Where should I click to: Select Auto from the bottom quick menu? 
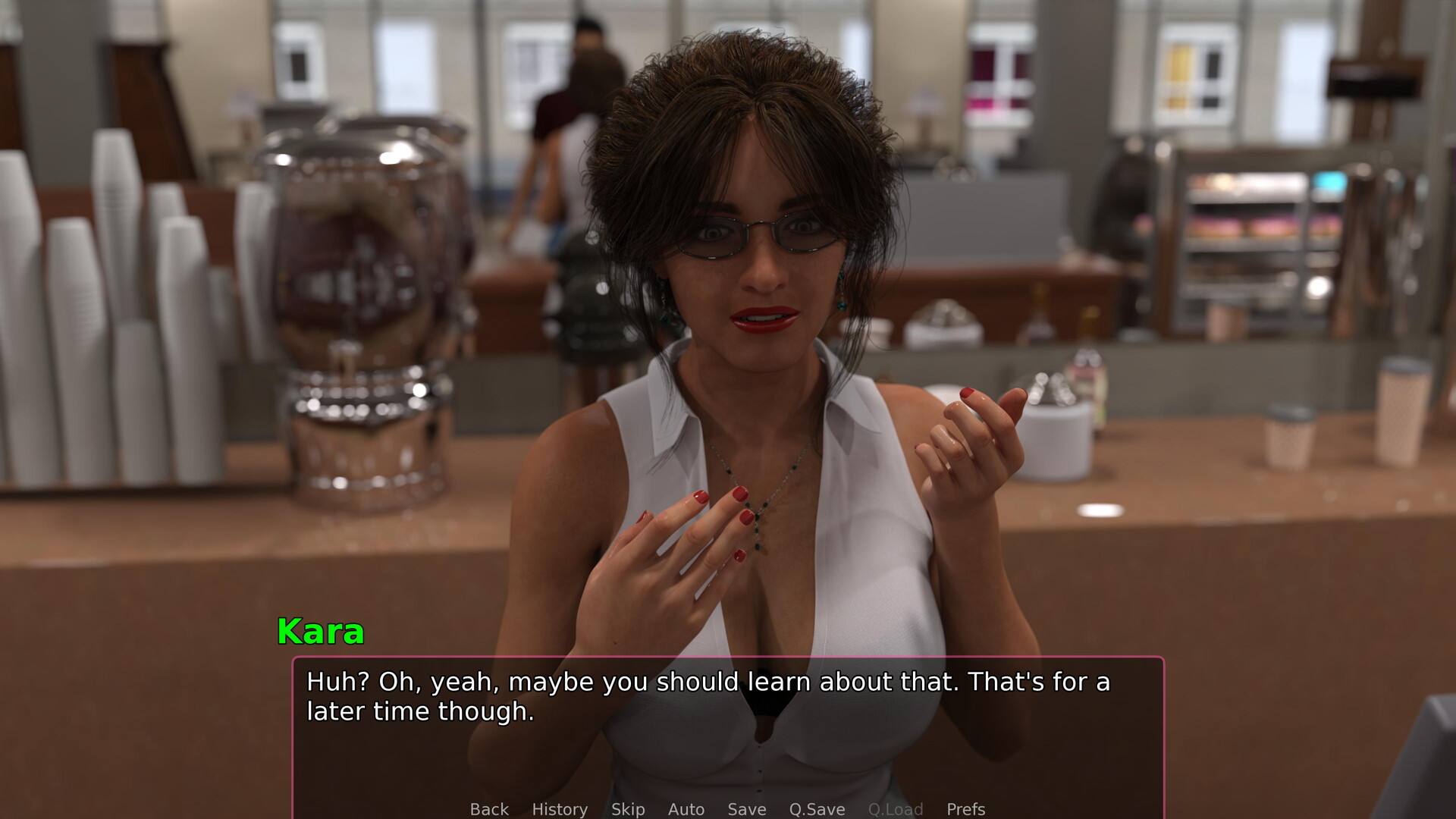pos(686,809)
